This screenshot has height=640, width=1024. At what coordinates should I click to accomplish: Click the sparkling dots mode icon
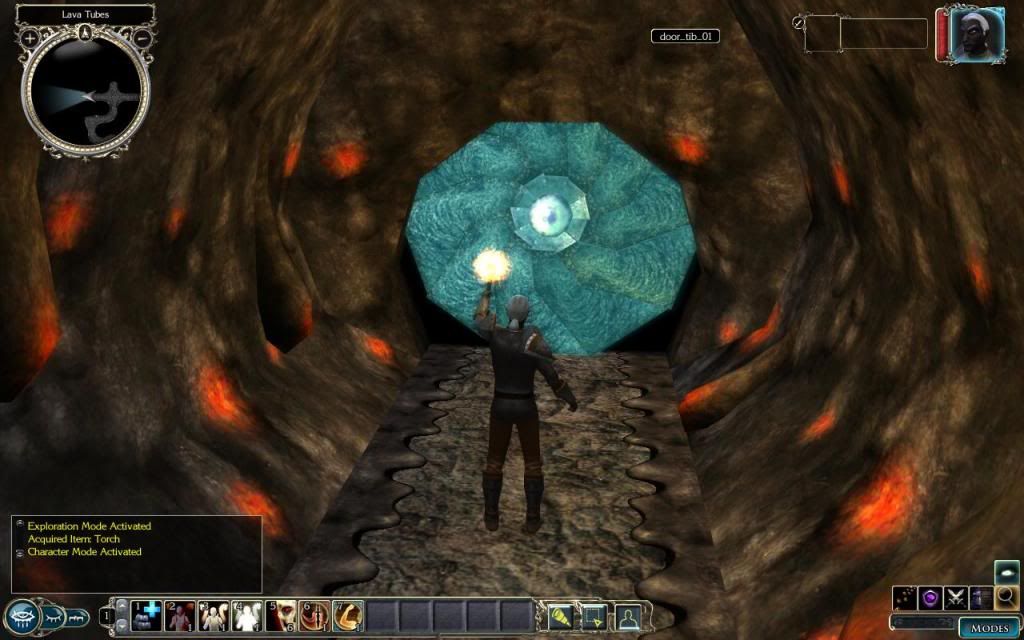point(905,599)
